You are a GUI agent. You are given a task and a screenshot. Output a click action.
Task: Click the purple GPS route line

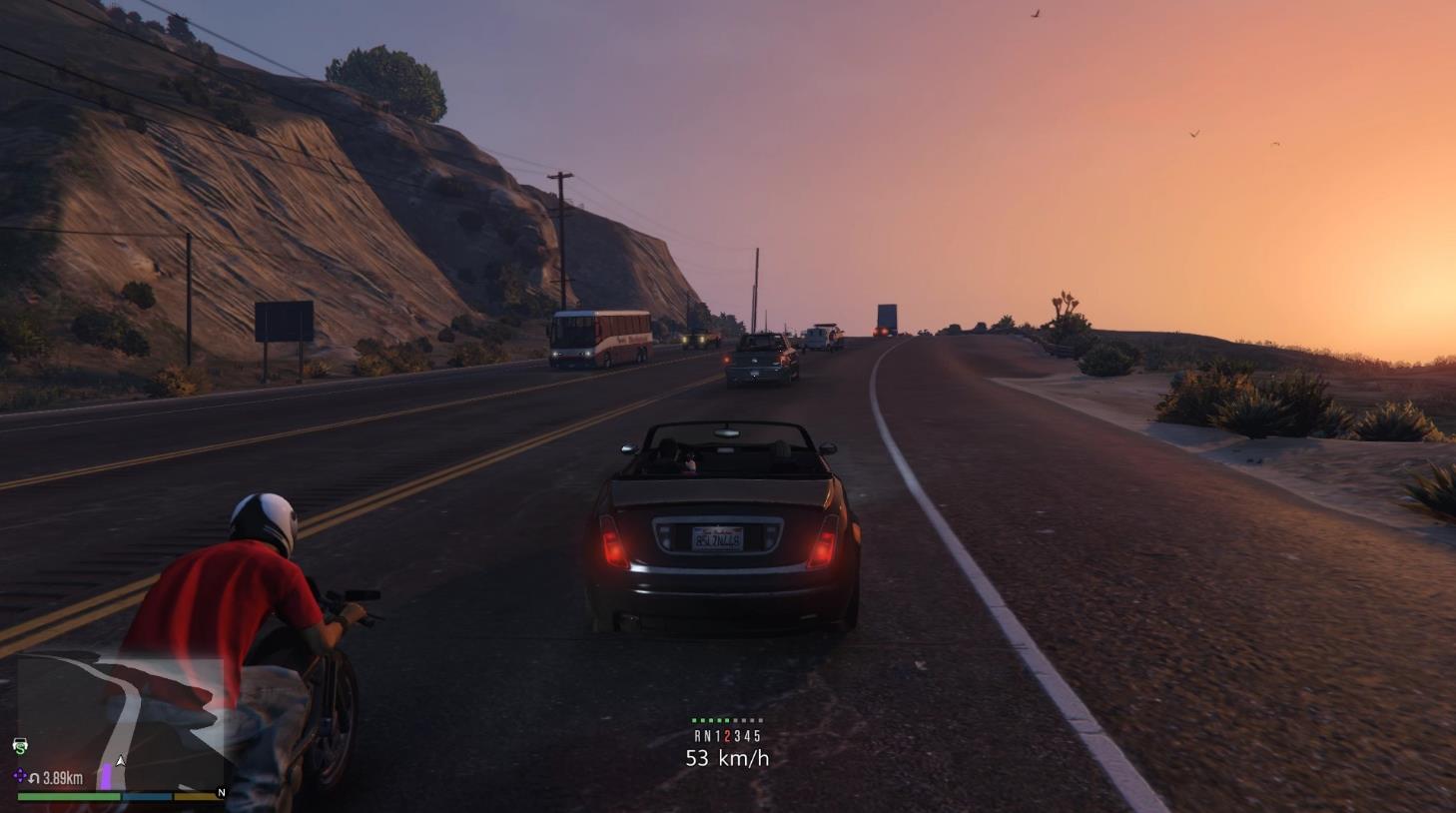click(x=105, y=777)
